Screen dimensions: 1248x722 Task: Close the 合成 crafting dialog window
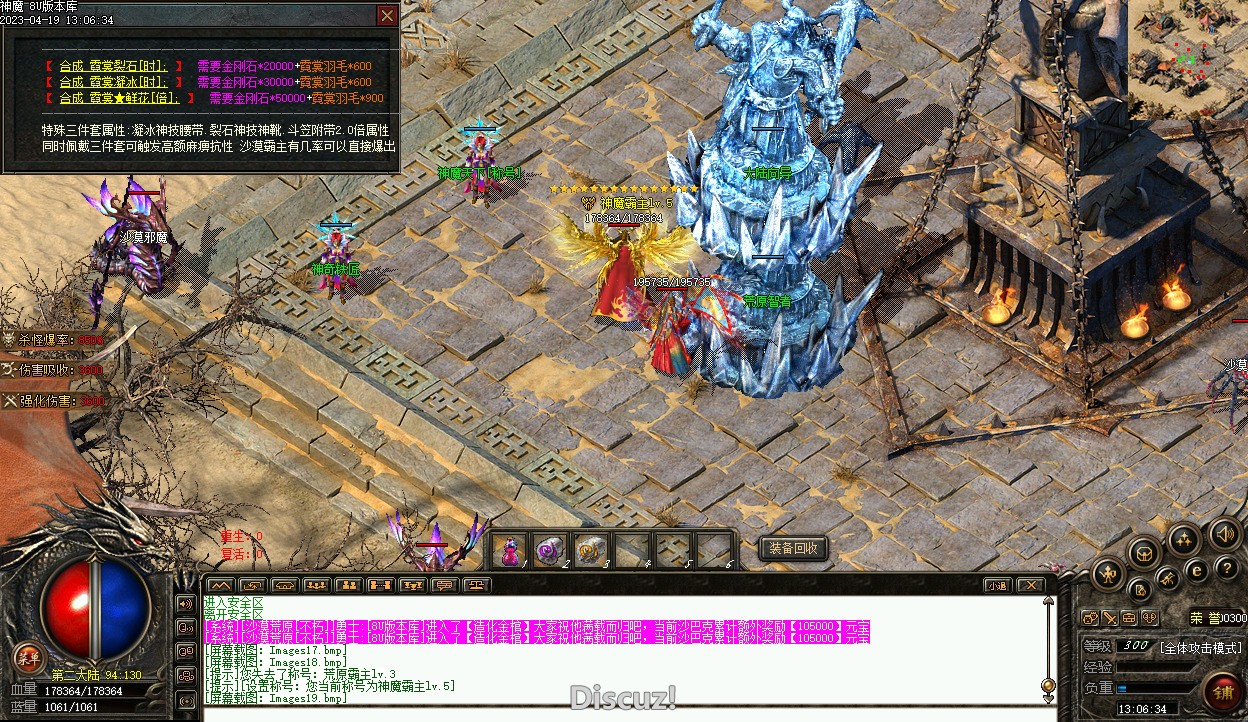coord(387,16)
